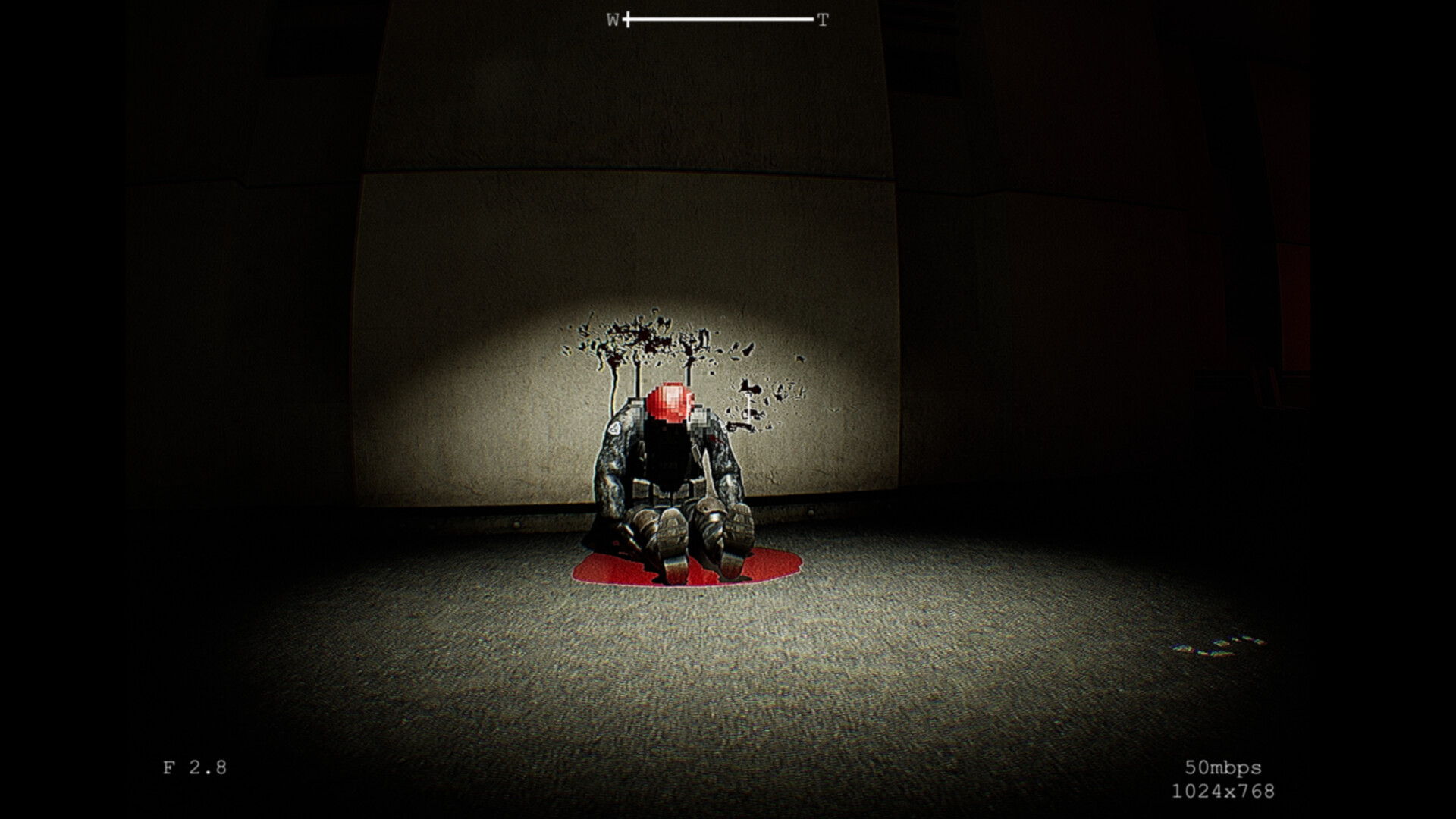Image resolution: width=1456 pixels, height=819 pixels.
Task: Click the T telephoto zoom indicator
Action: (x=821, y=19)
